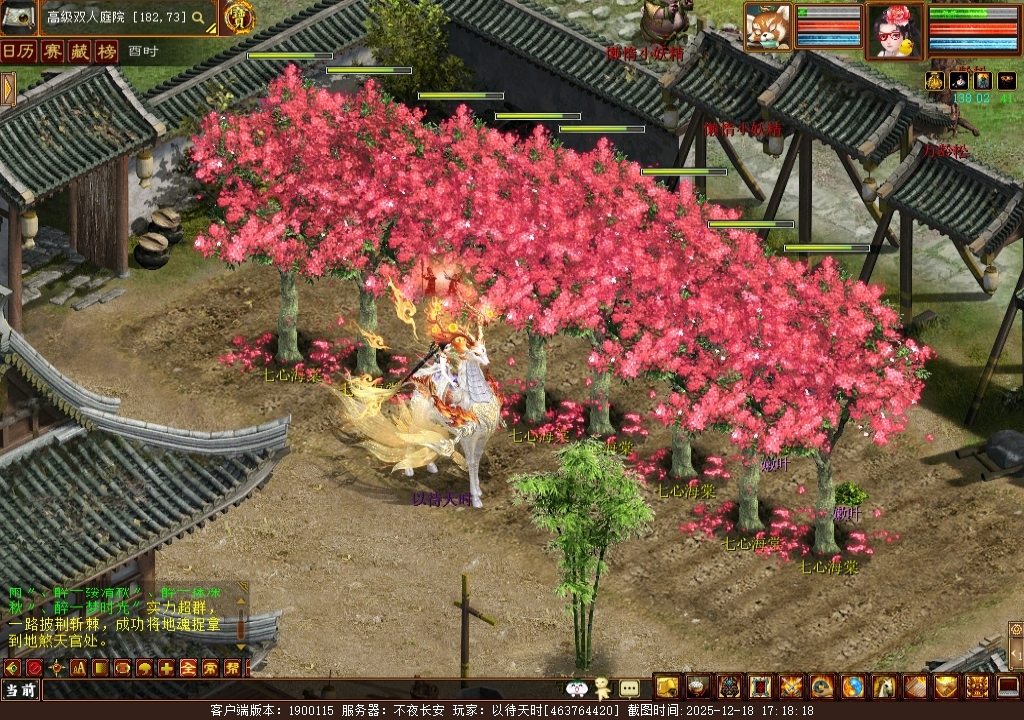This screenshot has height=720, width=1024.
Task: Open the 榜 ranking button
Action: [106, 52]
